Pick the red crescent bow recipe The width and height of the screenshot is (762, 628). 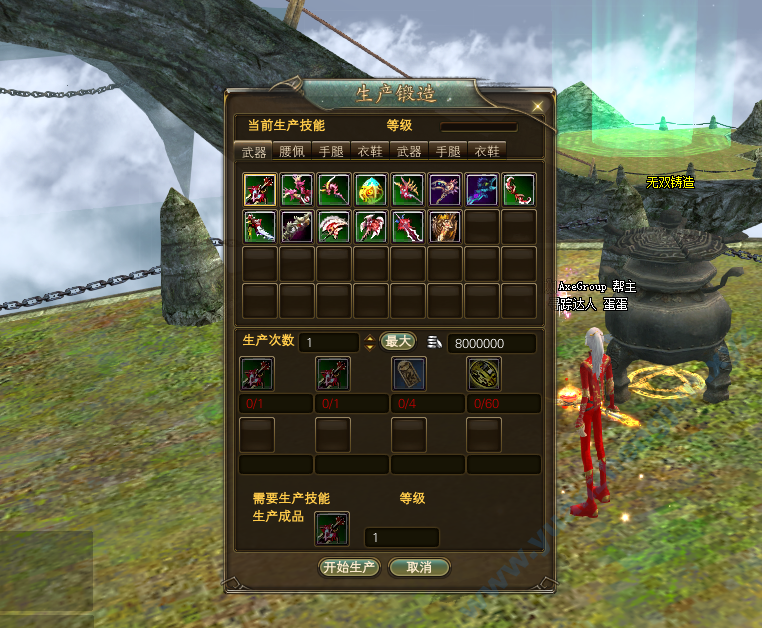pos(518,189)
